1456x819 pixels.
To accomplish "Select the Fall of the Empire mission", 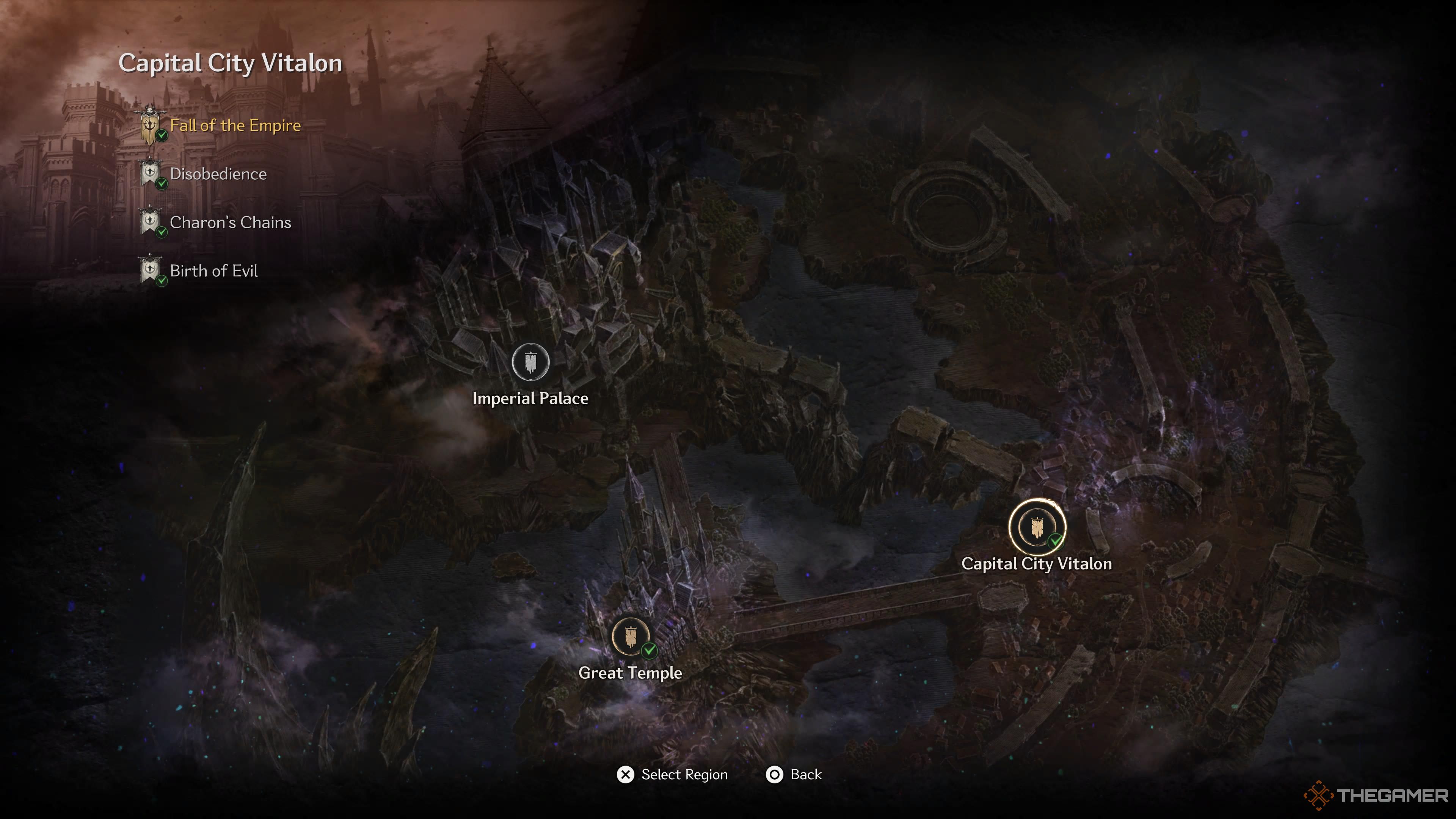I will coord(235,126).
